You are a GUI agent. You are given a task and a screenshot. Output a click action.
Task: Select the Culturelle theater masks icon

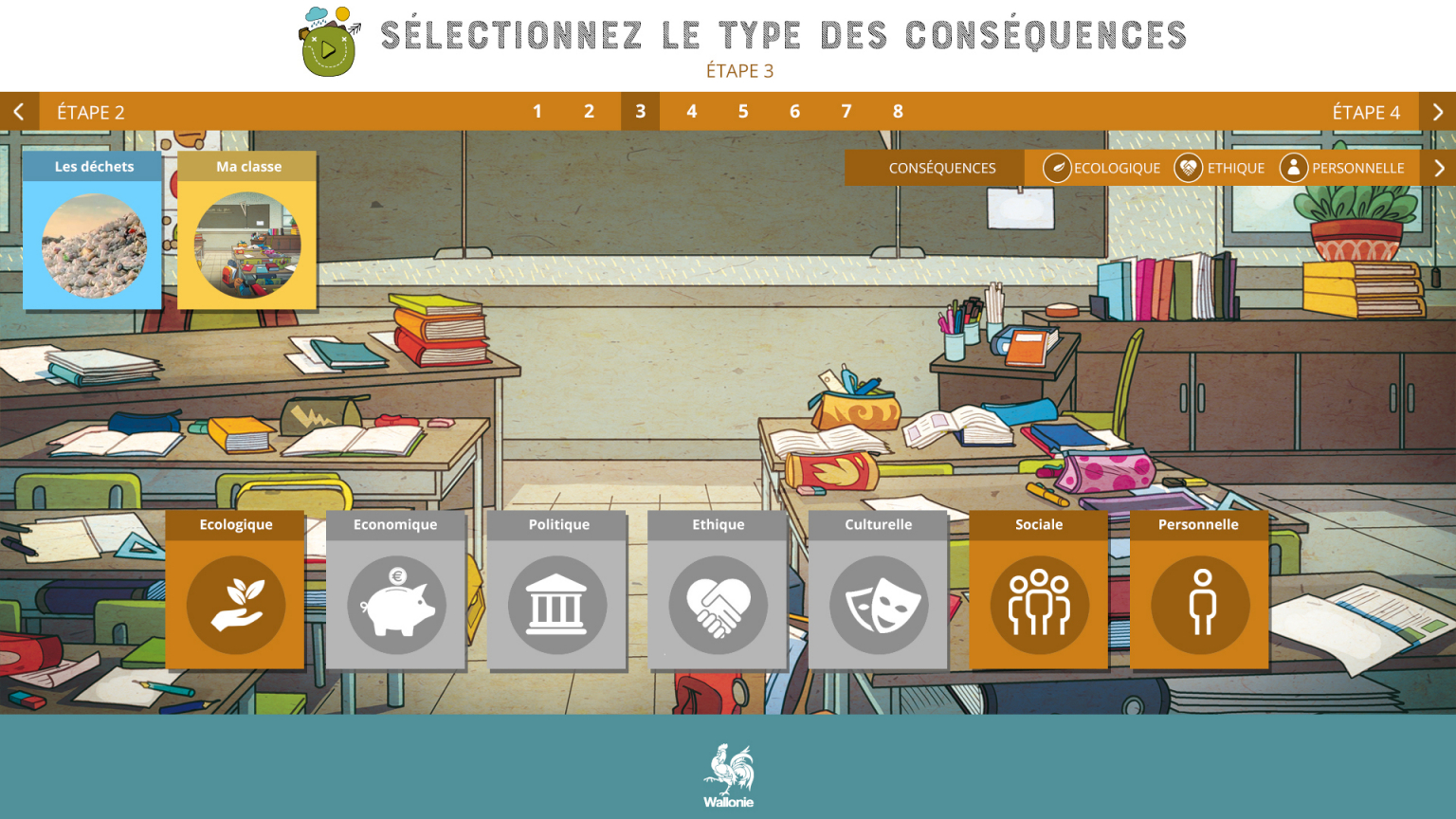coord(878,605)
